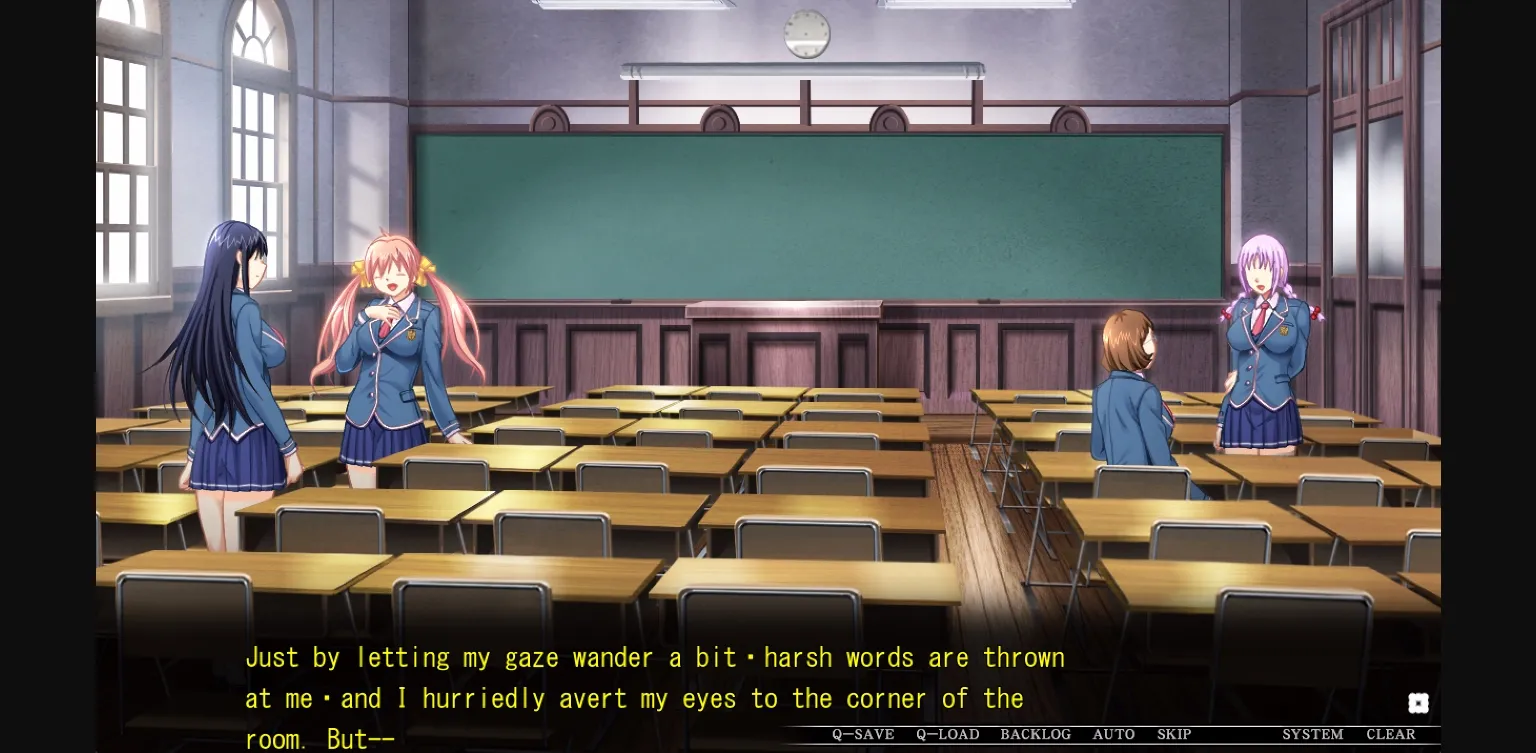Open the SYSTEM menu
This screenshot has width=1536, height=753.
pyautogui.click(x=1311, y=734)
